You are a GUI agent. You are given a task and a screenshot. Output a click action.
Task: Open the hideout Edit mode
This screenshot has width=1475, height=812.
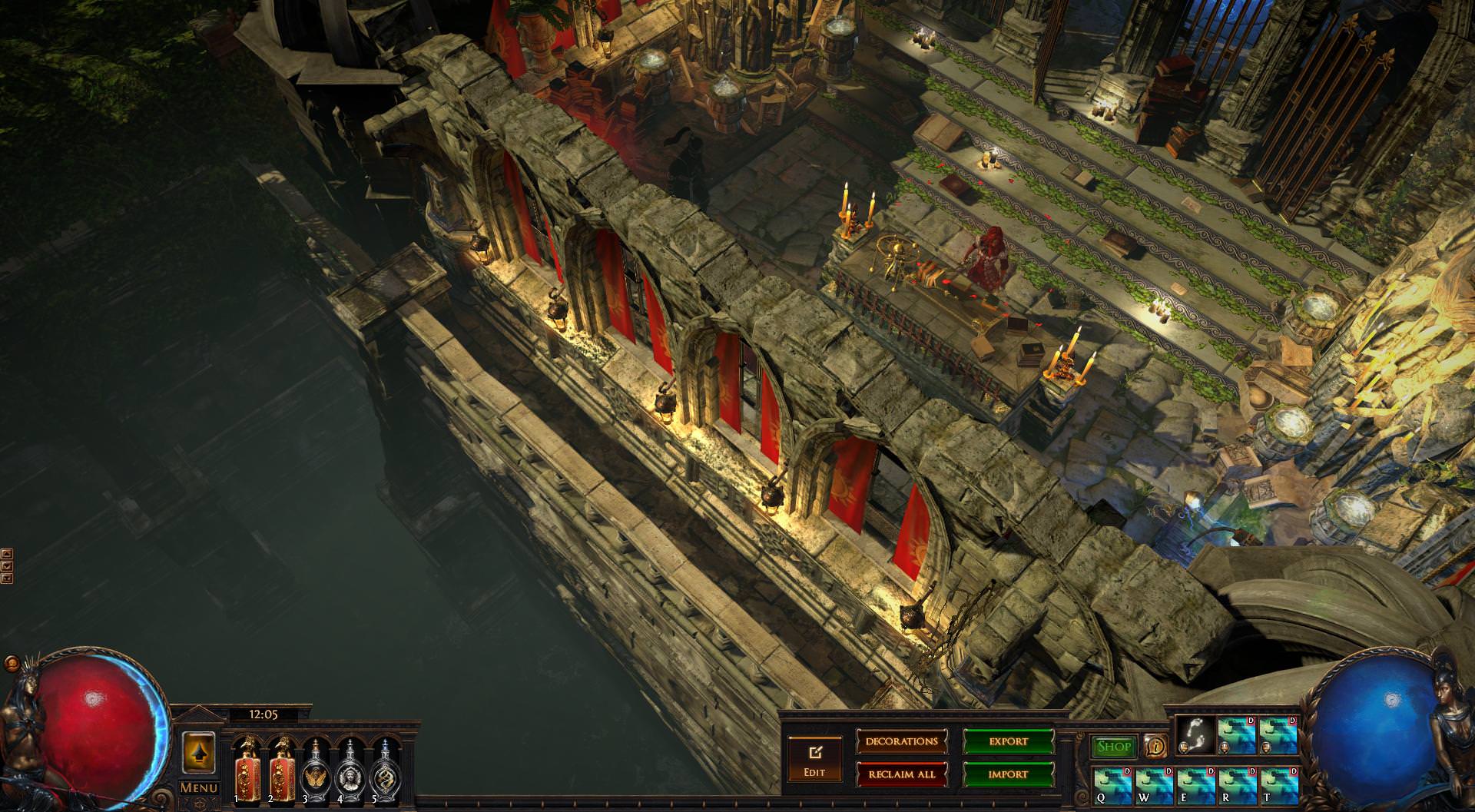pyautogui.click(x=814, y=758)
